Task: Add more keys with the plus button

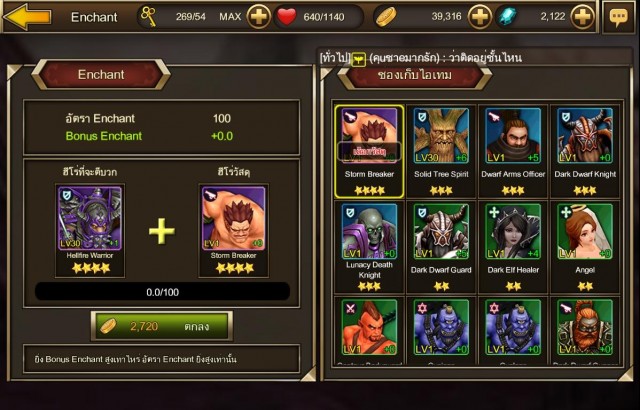Action: click(x=259, y=17)
